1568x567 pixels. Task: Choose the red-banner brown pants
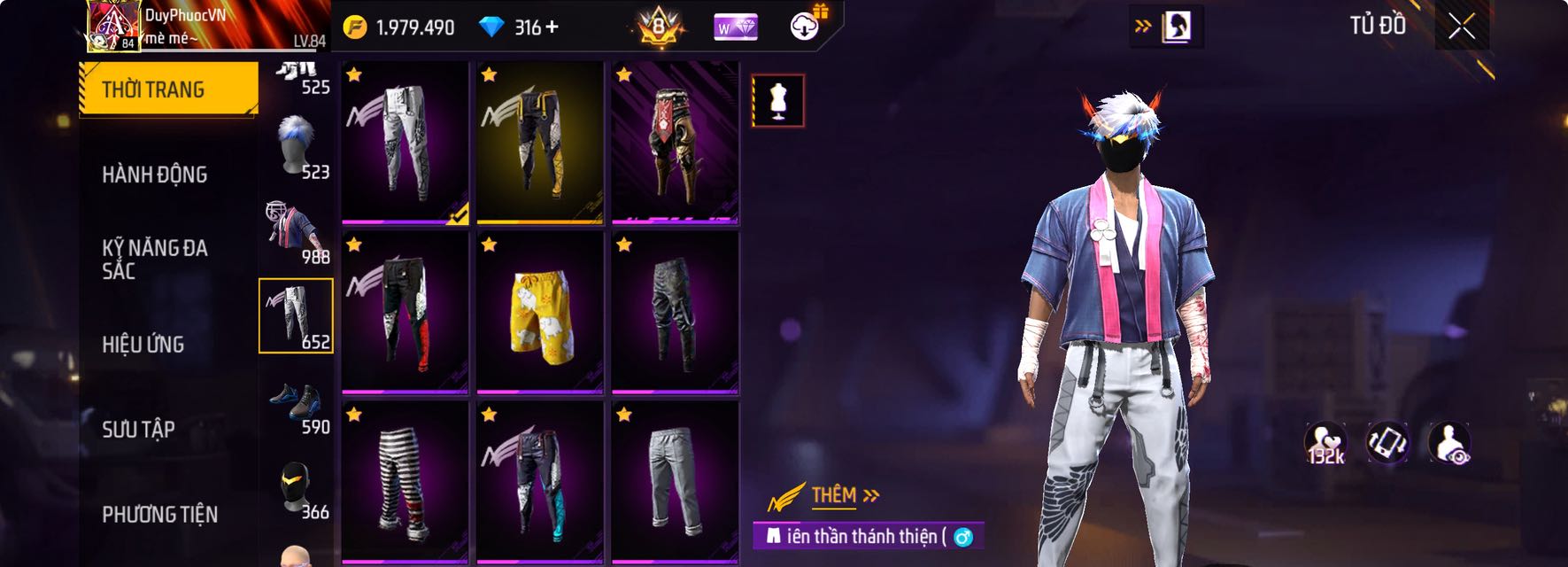coord(675,143)
